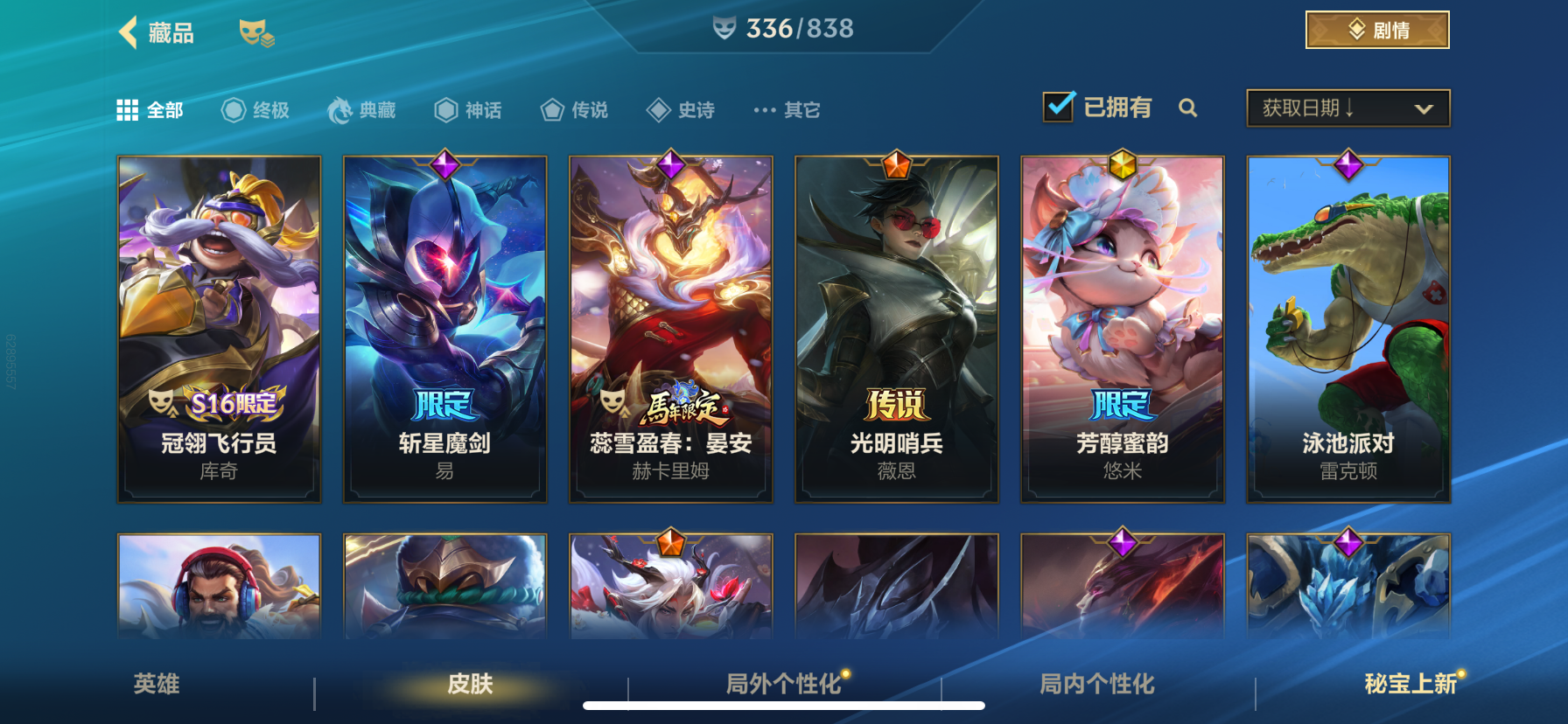Click the 剧情 button
The height and width of the screenshot is (724, 1568).
coord(1376,29)
